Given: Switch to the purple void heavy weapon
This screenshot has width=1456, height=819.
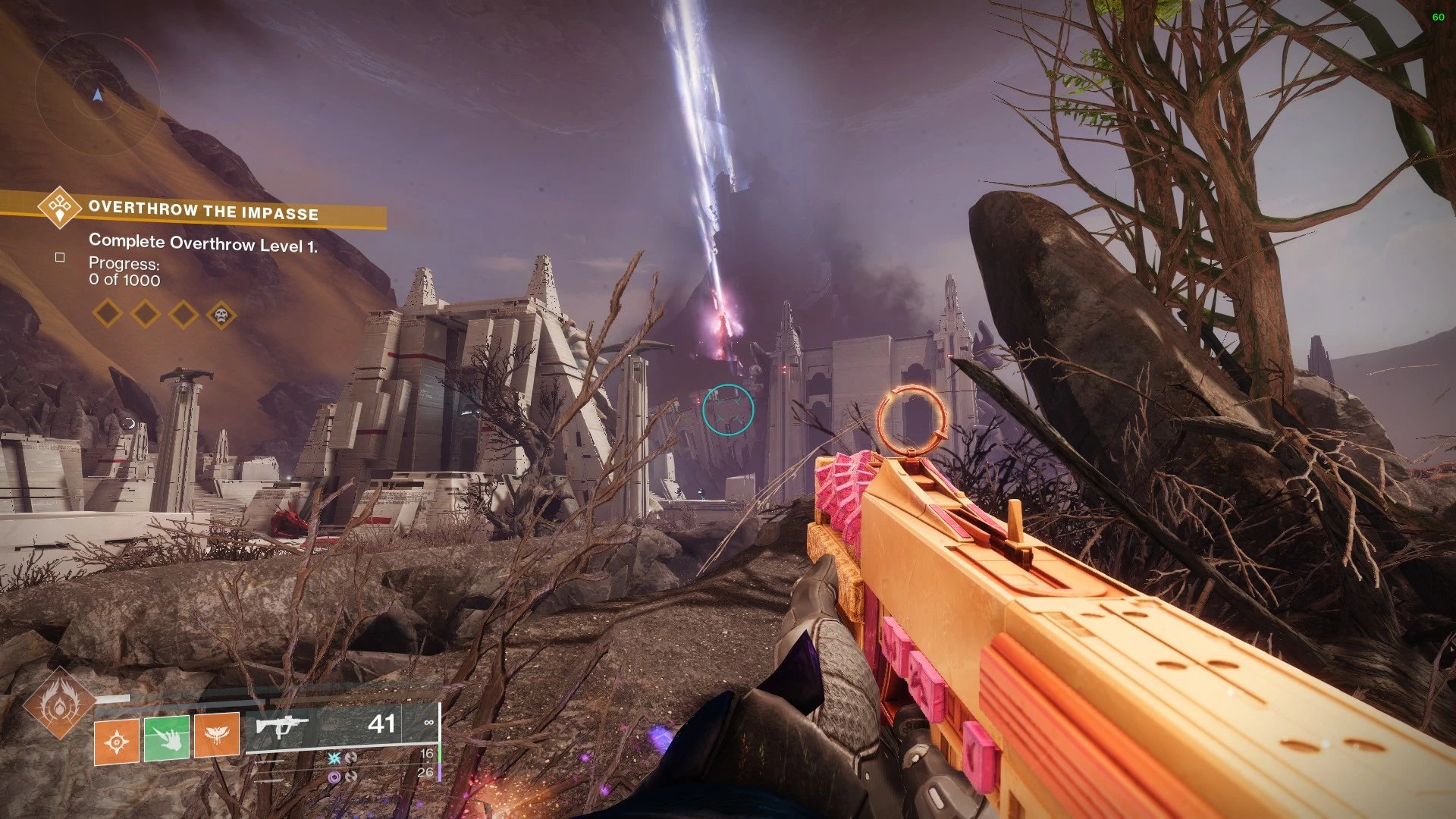Looking at the screenshot, I should (x=334, y=777).
